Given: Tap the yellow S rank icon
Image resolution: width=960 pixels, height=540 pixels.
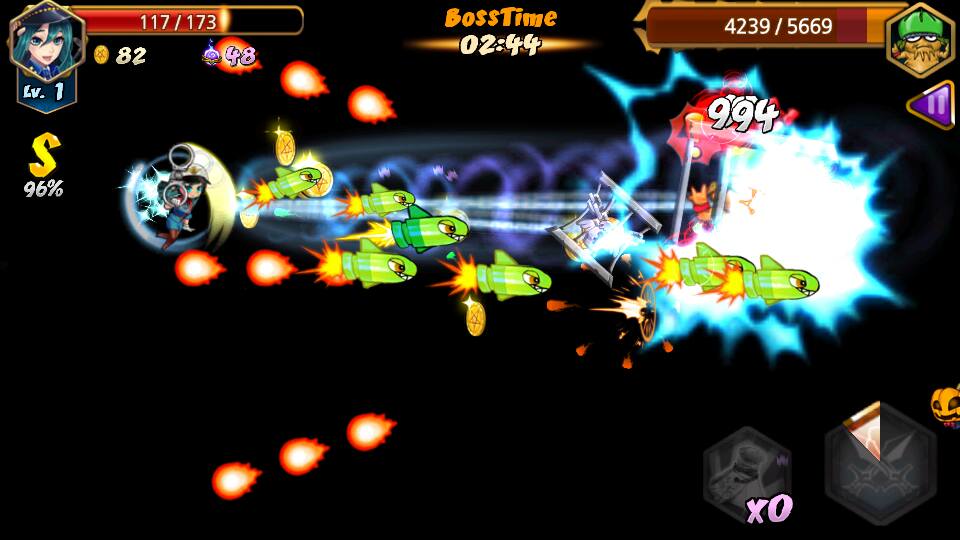Looking at the screenshot, I should 43,156.
